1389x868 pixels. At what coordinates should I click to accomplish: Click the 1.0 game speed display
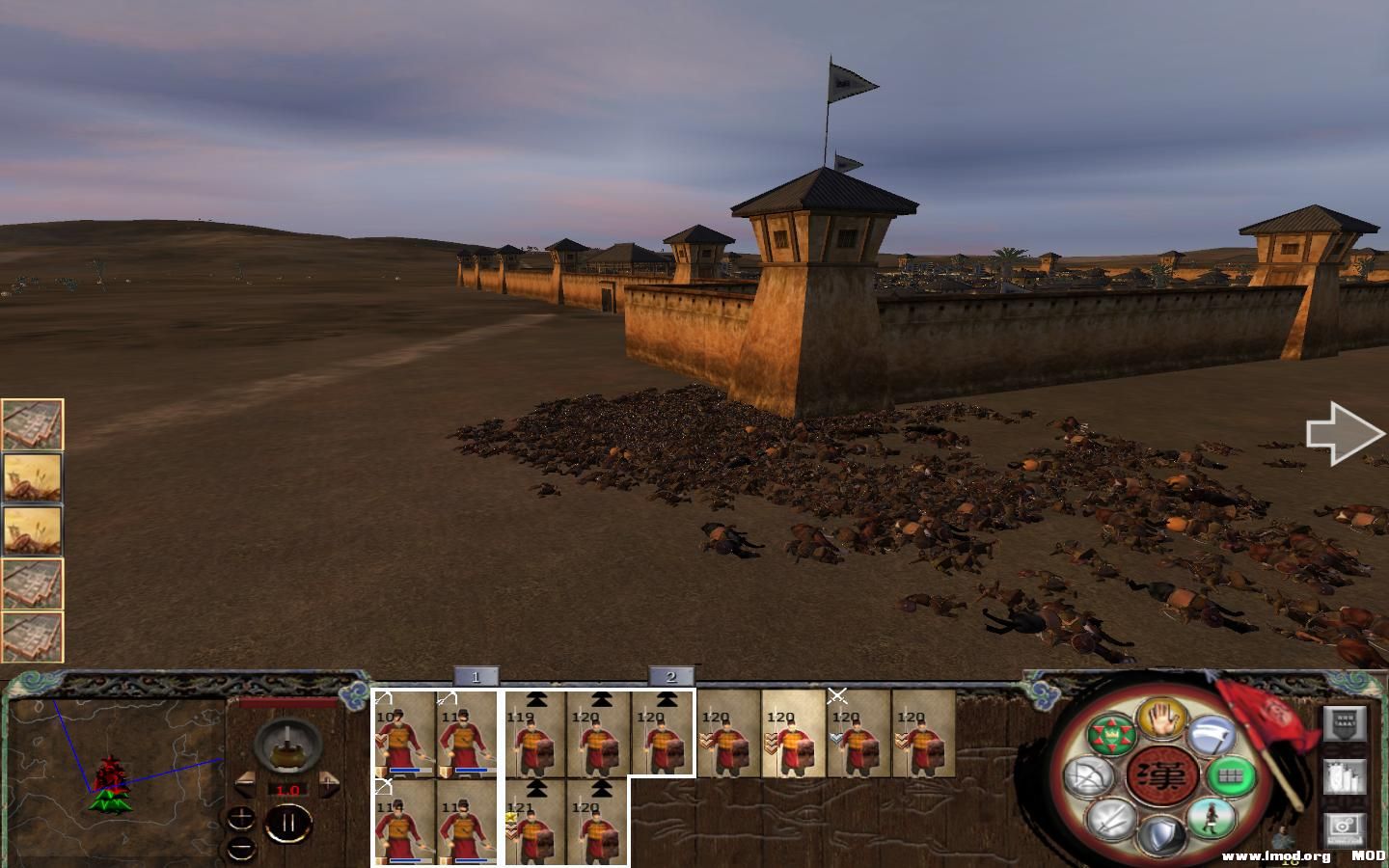(287, 790)
